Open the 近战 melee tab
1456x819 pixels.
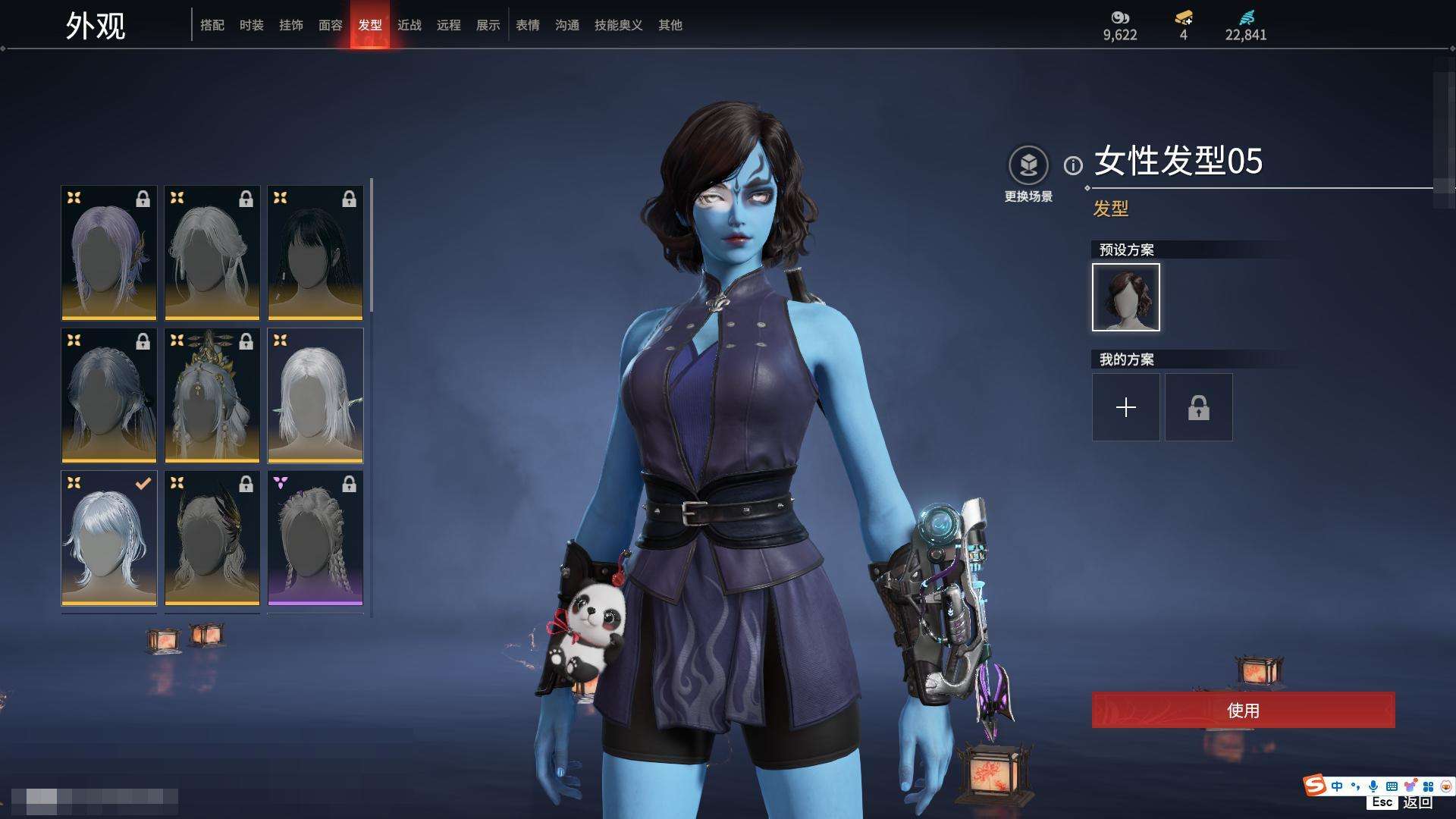409,25
